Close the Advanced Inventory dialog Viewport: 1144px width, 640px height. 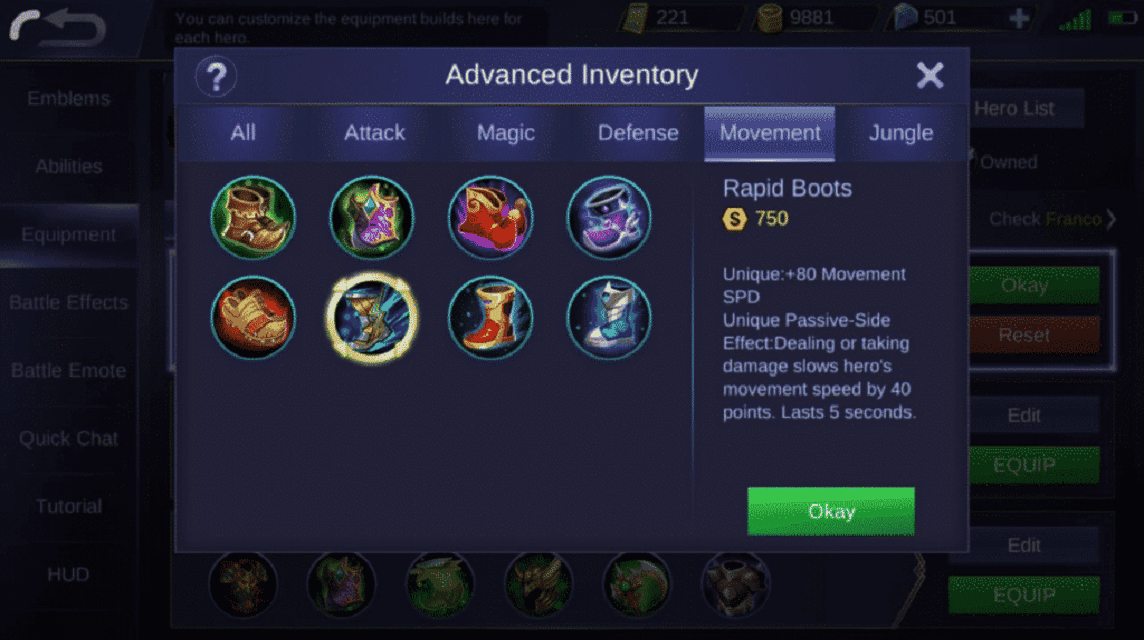(930, 75)
